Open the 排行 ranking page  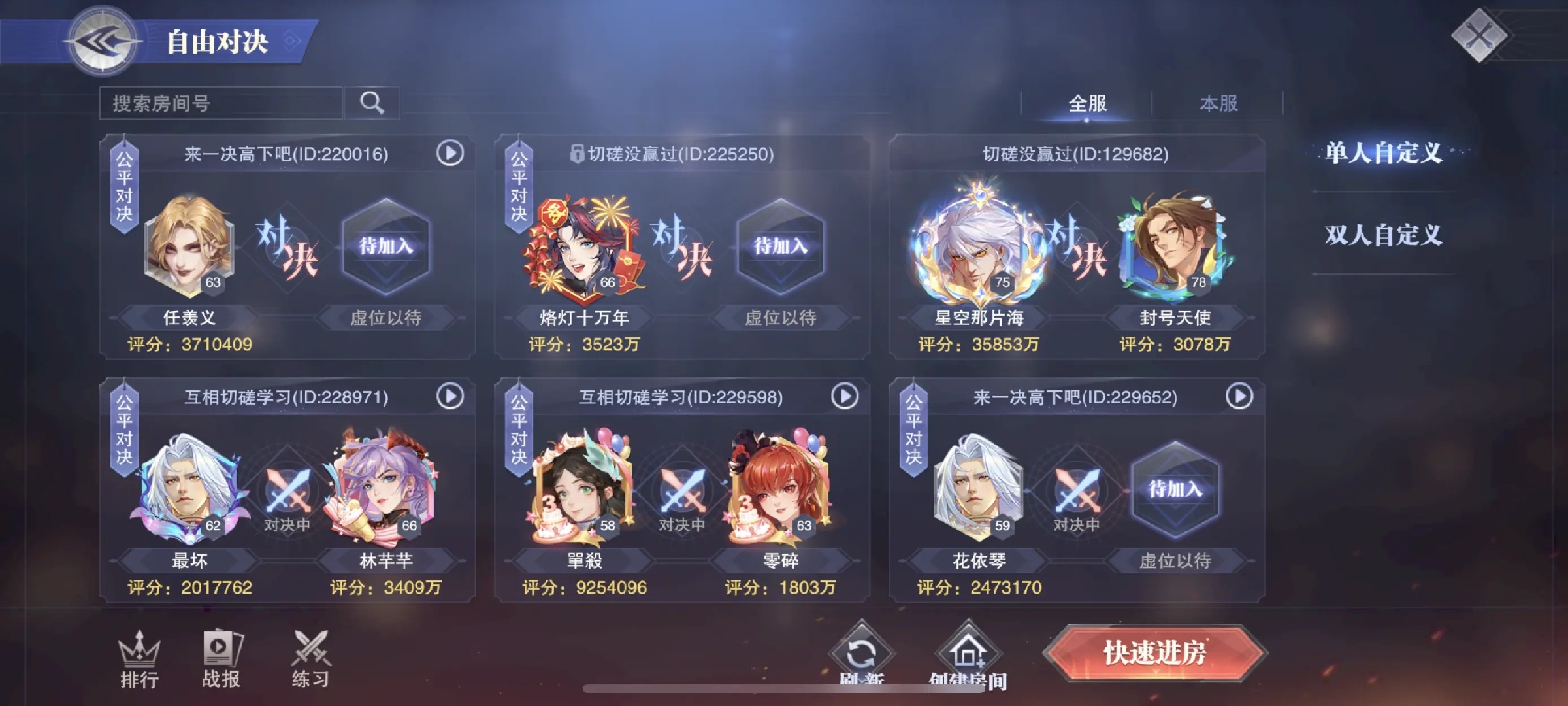(x=139, y=660)
